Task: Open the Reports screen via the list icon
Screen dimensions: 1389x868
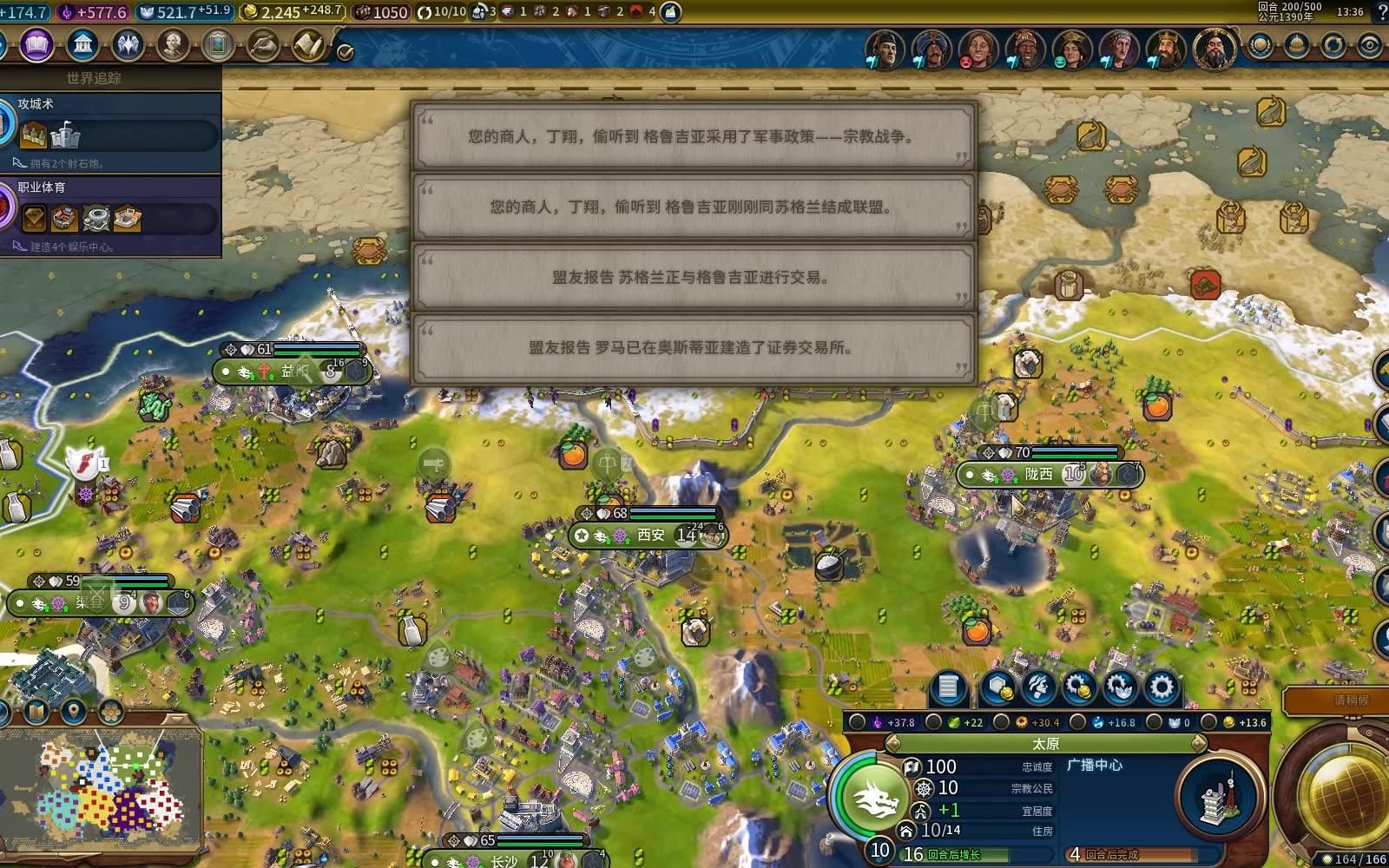Action: click(x=947, y=687)
